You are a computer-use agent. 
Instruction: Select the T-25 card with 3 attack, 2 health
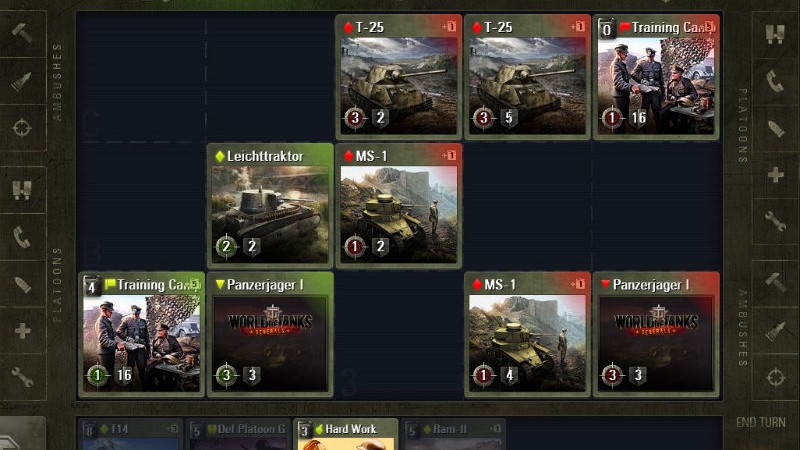click(400, 77)
